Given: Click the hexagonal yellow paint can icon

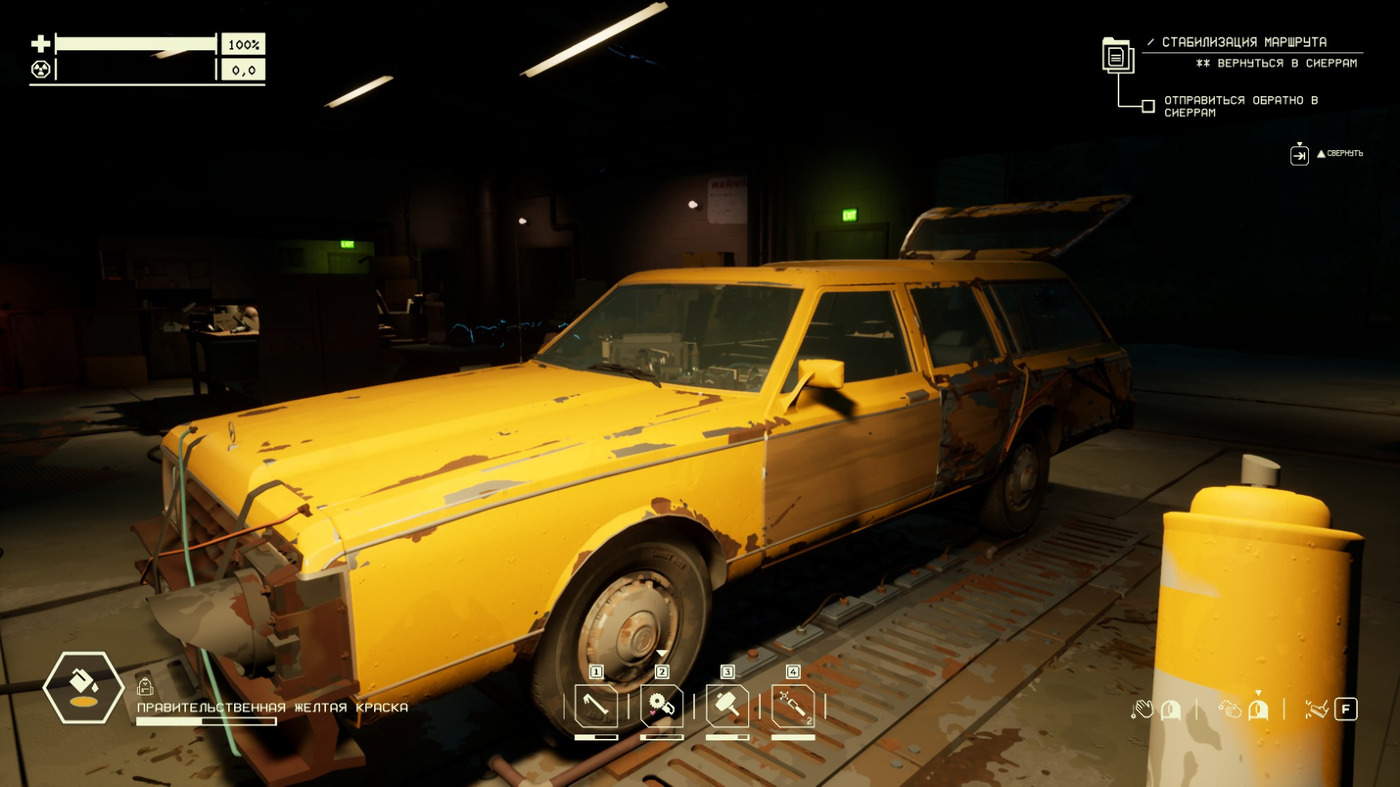Looking at the screenshot, I should click(84, 687).
